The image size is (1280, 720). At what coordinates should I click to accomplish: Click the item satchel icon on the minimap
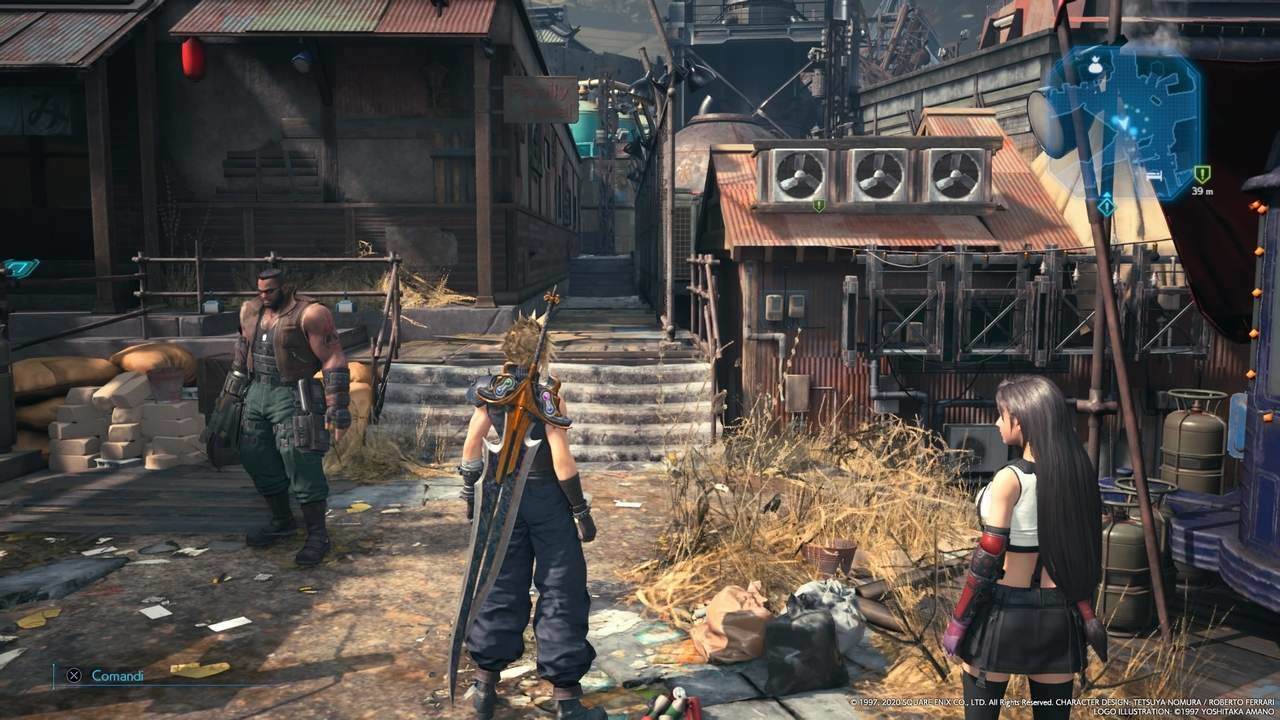(x=1094, y=66)
